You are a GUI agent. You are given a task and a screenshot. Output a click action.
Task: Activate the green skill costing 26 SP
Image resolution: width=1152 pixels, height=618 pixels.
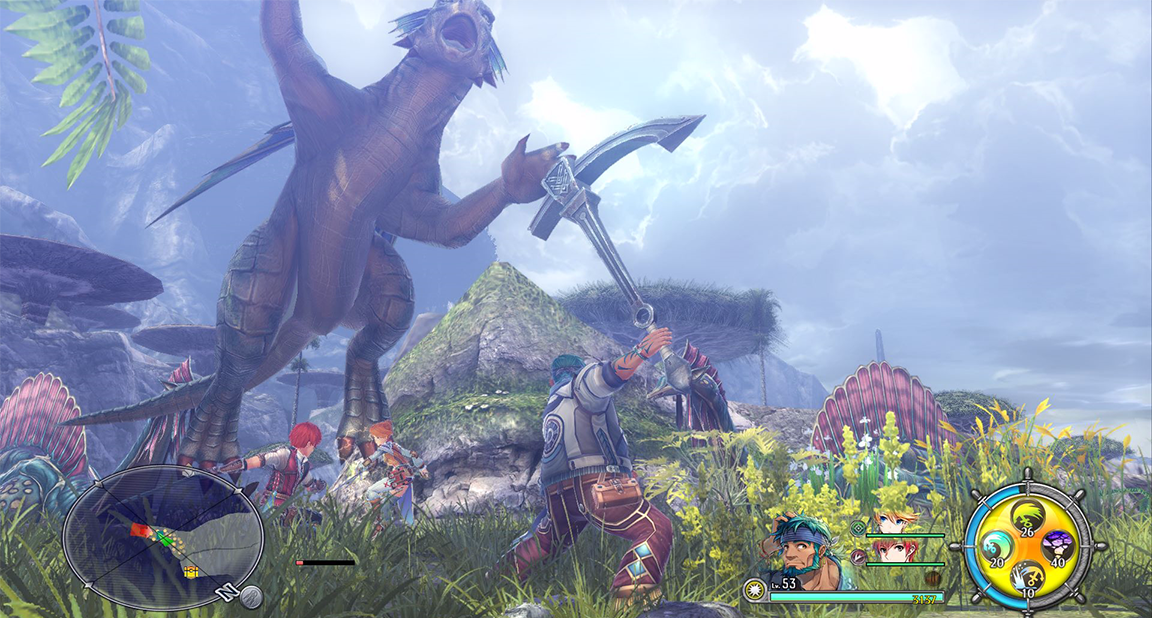pos(1026,518)
